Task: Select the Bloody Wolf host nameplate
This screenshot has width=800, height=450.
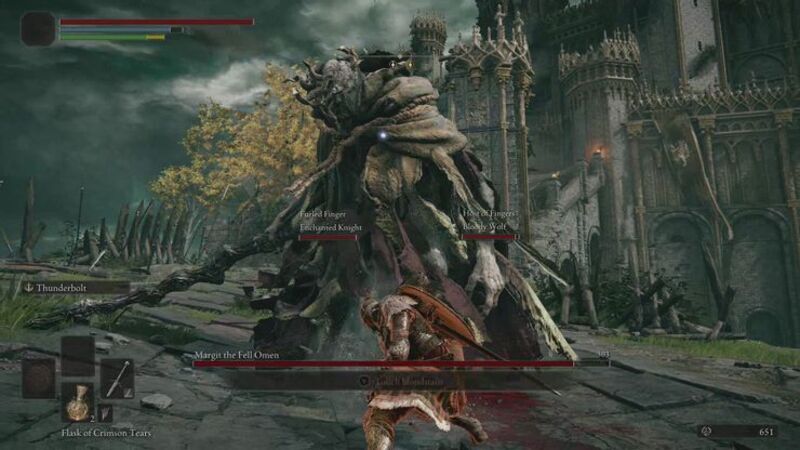Action: click(x=485, y=227)
